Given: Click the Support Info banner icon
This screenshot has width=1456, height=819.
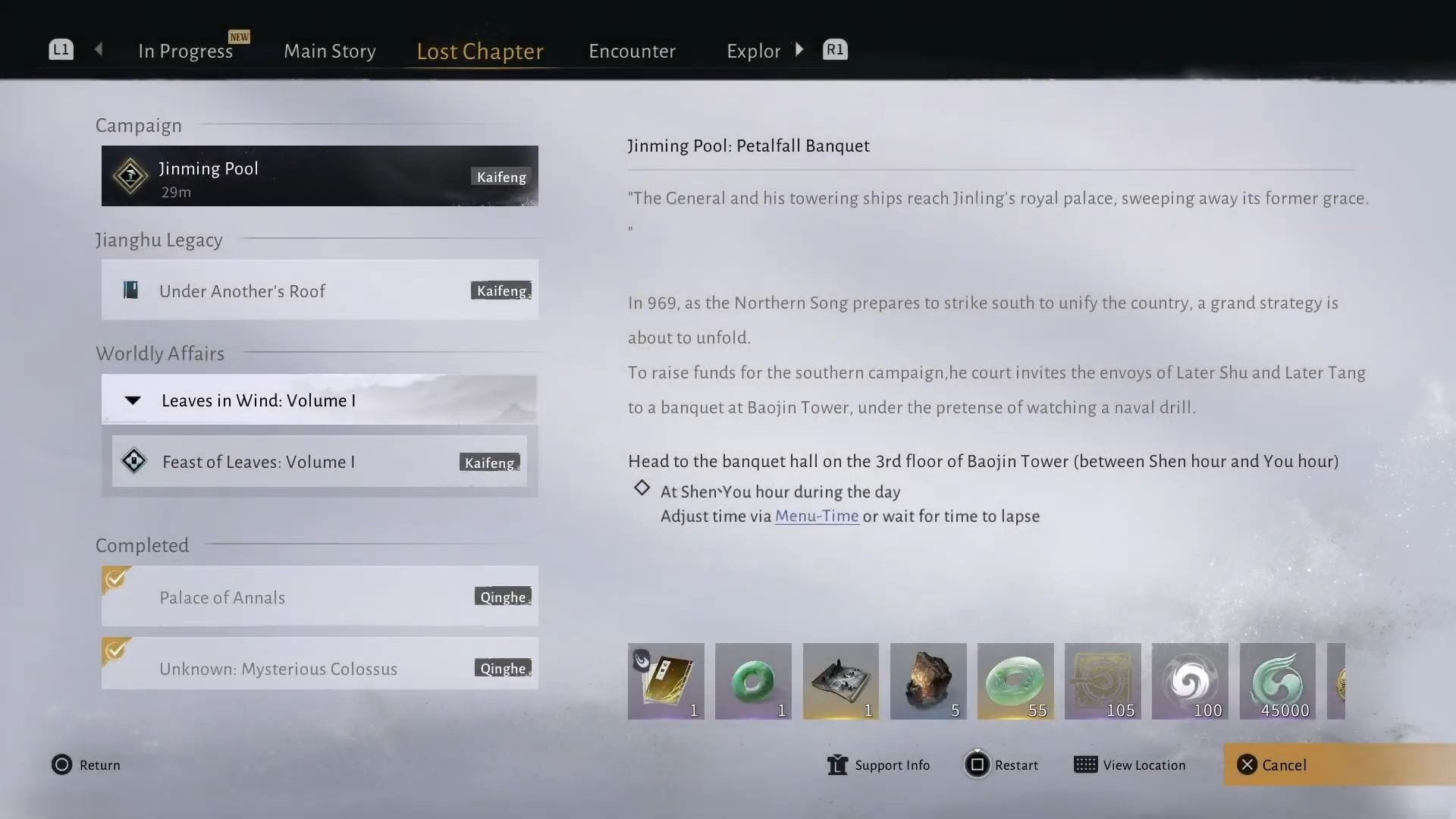Looking at the screenshot, I should [x=836, y=765].
